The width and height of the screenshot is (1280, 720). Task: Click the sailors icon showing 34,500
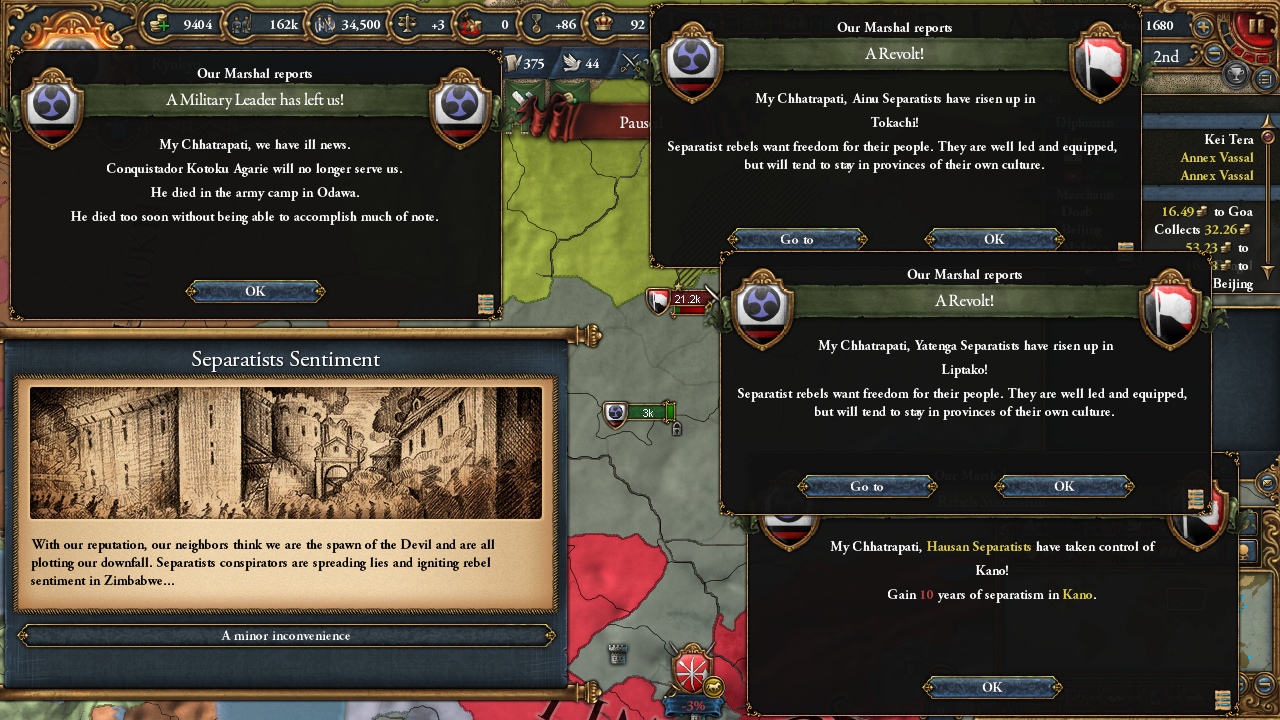tap(322, 24)
